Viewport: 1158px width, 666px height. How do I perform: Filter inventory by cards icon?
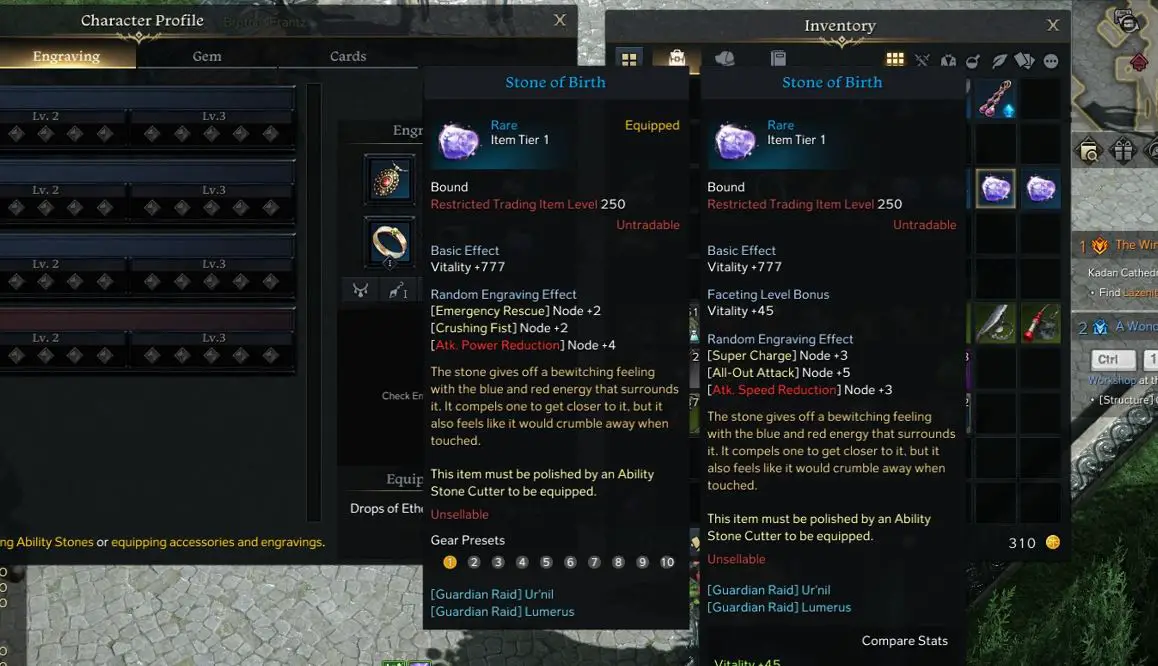[1025, 61]
